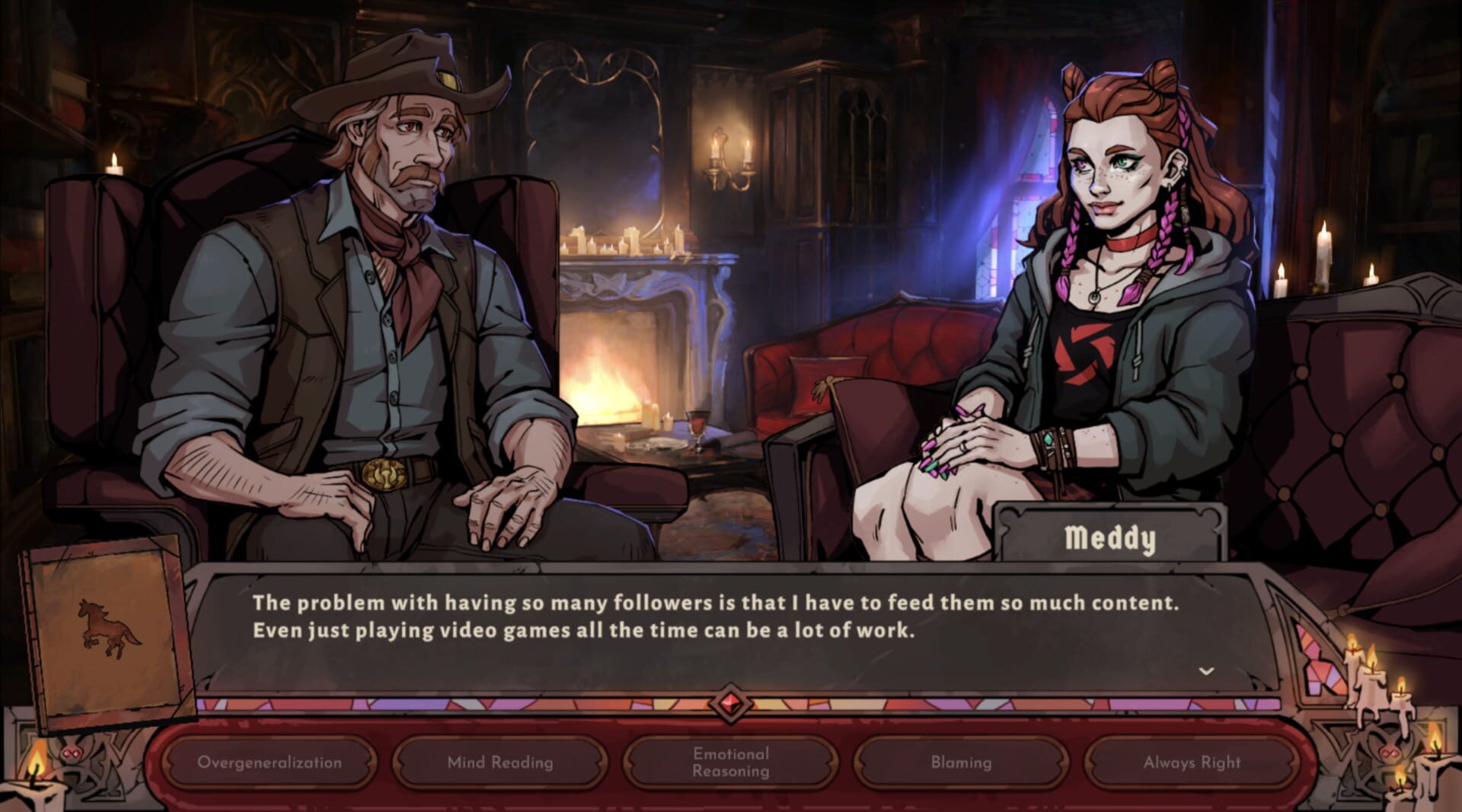Select the Blaming response
The width and height of the screenshot is (1462, 812).
pyautogui.click(x=960, y=761)
